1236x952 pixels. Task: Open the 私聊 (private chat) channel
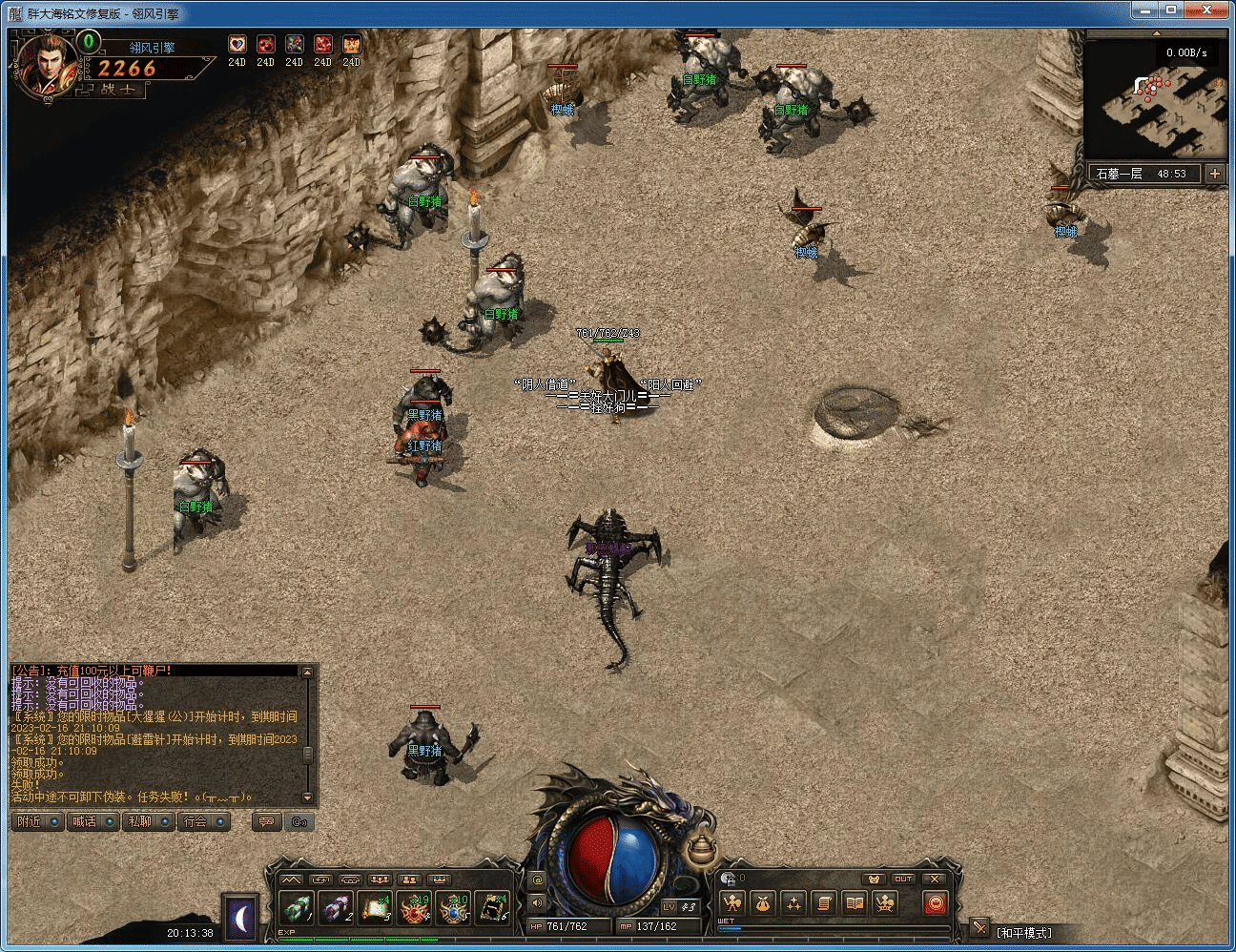point(148,821)
